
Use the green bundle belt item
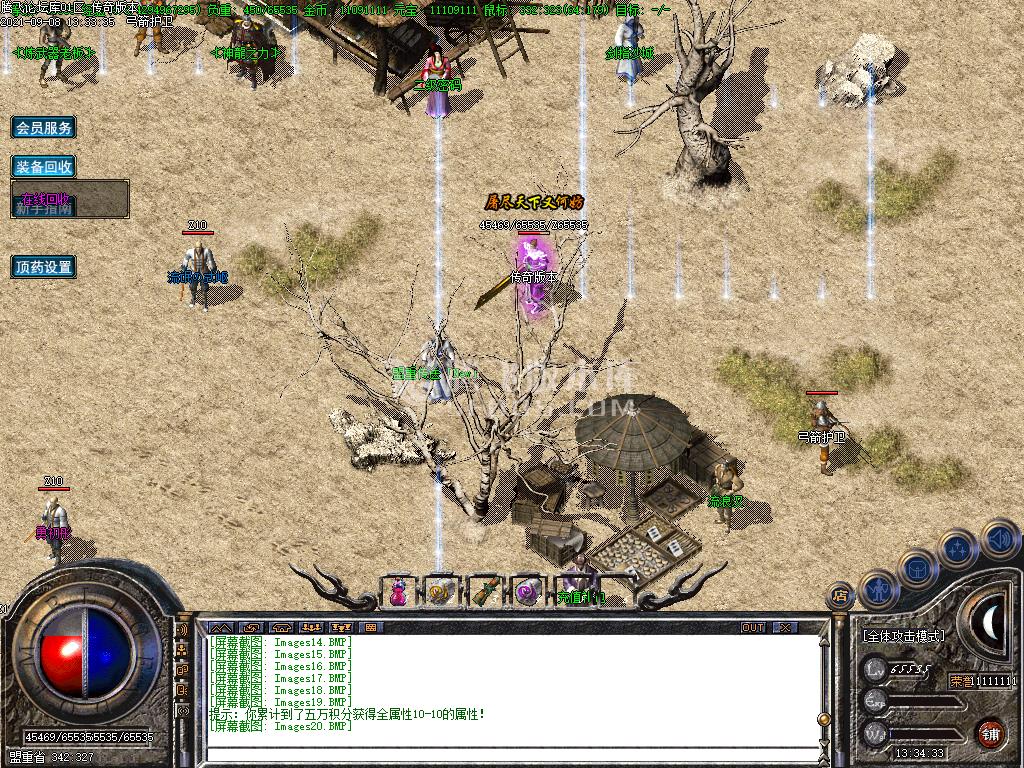(x=484, y=592)
